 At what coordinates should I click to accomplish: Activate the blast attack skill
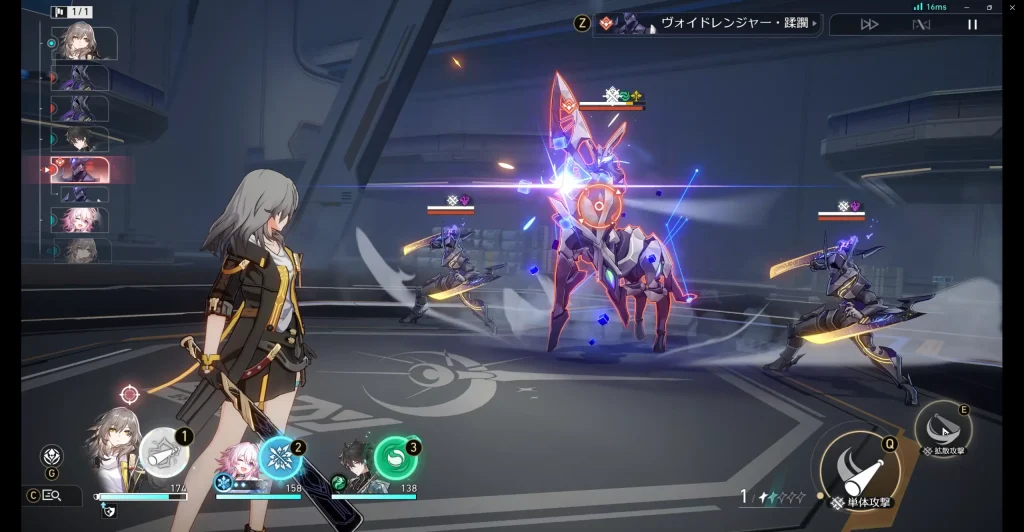click(x=942, y=427)
